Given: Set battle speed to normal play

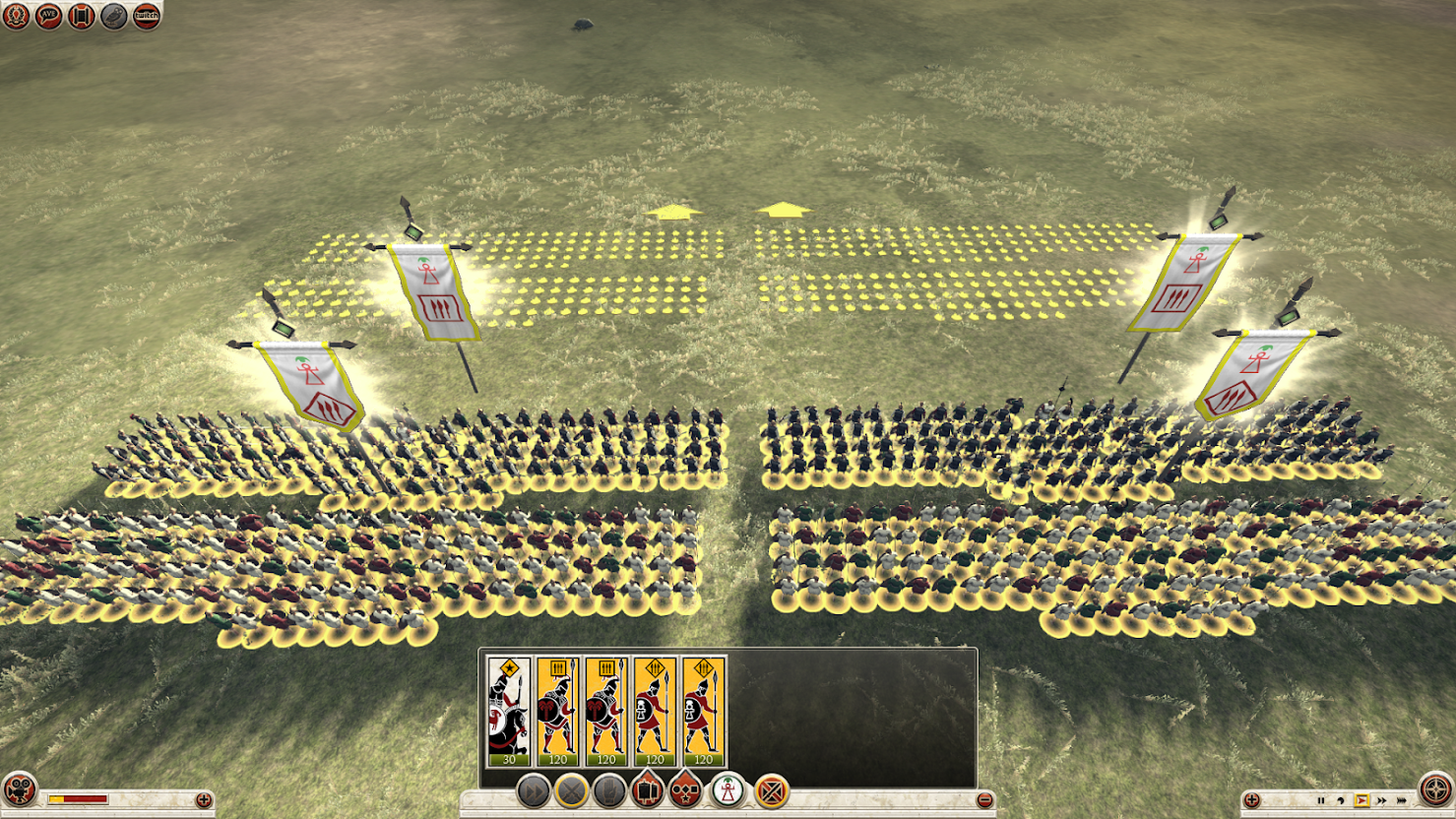Looking at the screenshot, I should [1361, 800].
